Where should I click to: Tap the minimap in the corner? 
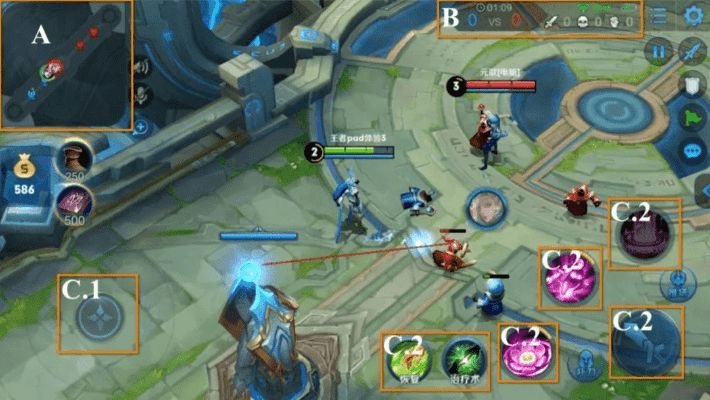66,65
